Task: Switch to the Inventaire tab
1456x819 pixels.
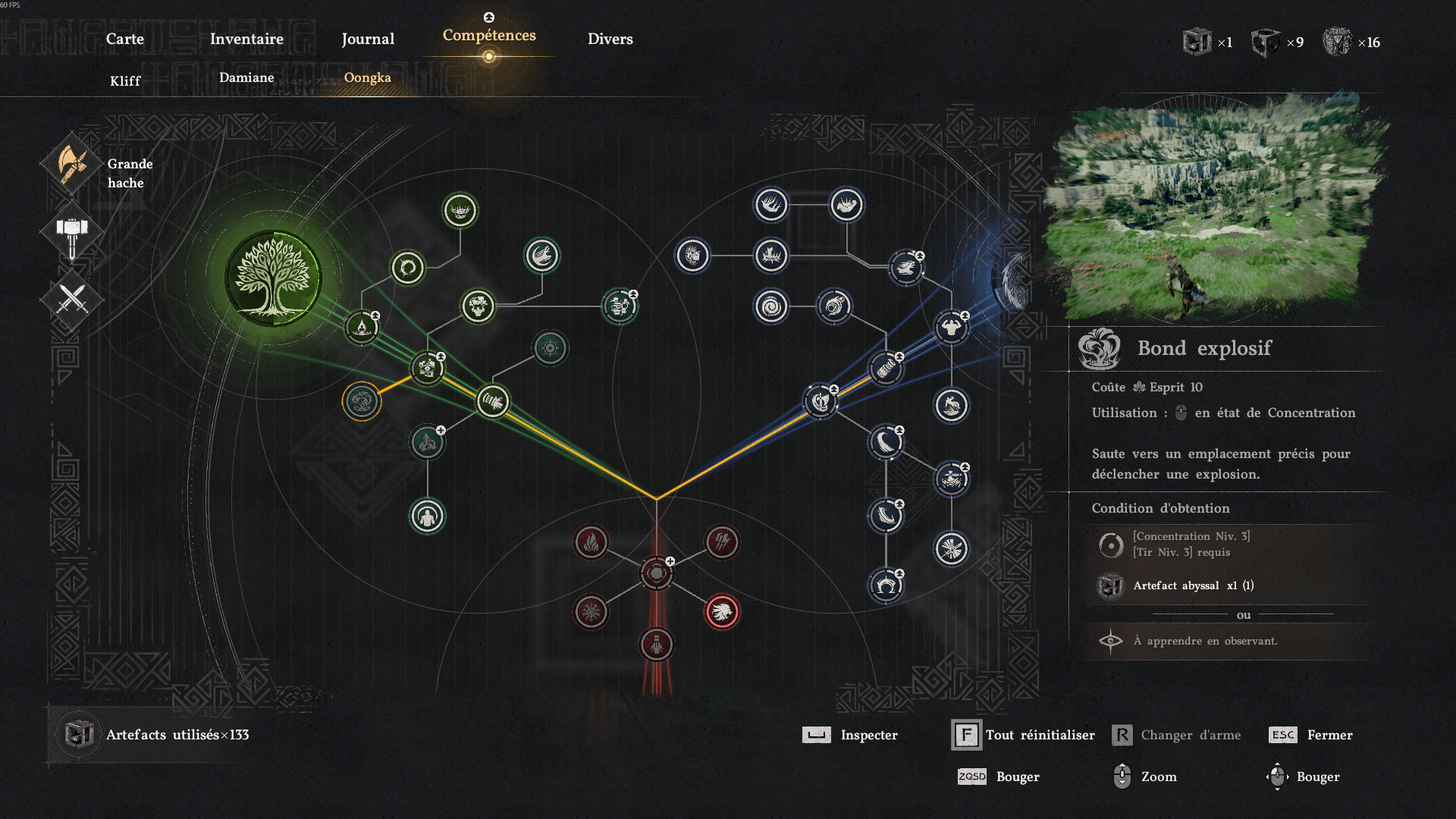Action: (x=246, y=39)
